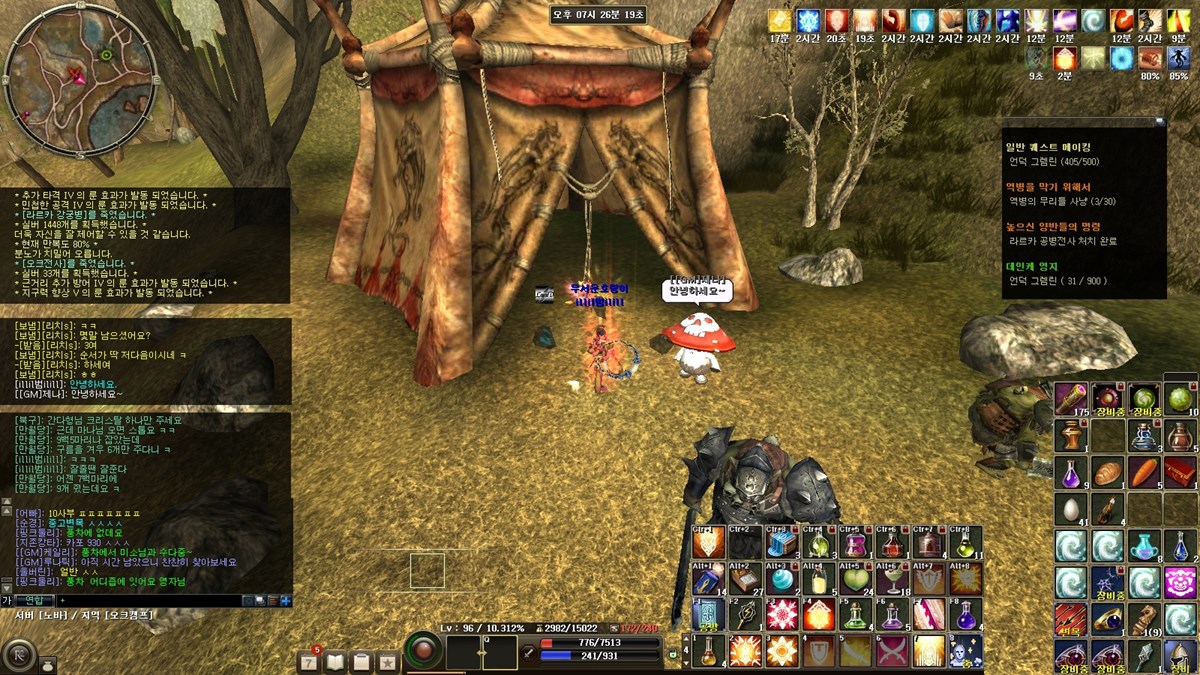The width and height of the screenshot is (1200, 675).
Task: Use the cocktail glass item in Alt+6
Action: tap(892, 579)
